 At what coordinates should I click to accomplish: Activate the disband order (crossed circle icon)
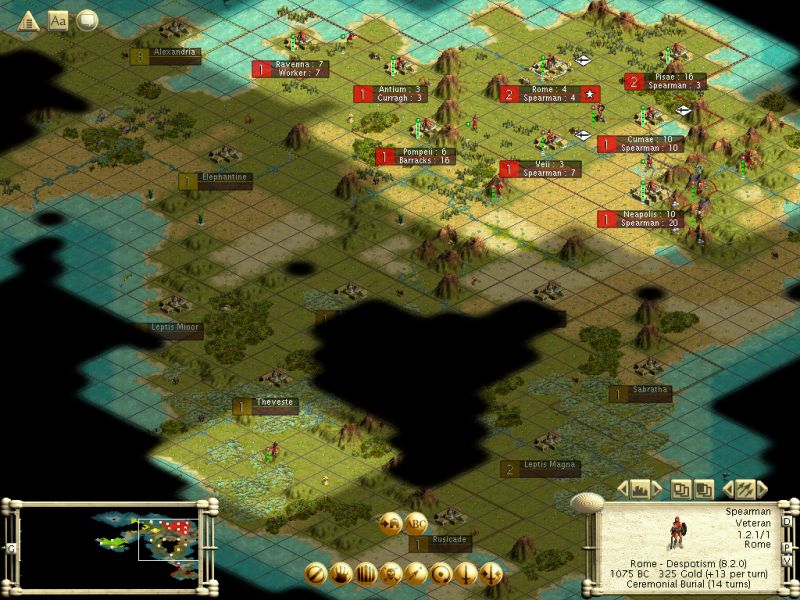click(x=316, y=574)
